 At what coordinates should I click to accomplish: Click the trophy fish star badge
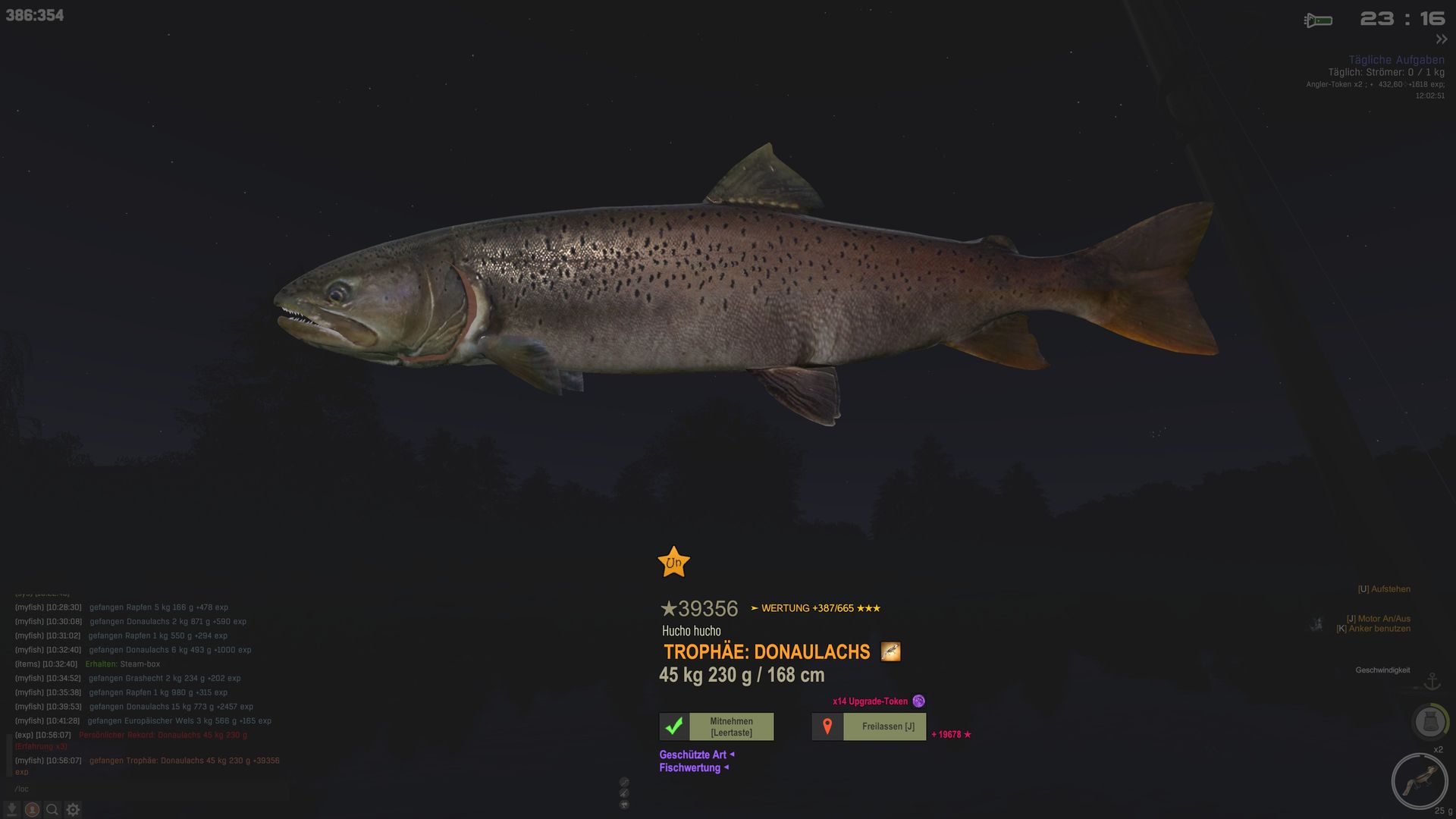coord(673,563)
